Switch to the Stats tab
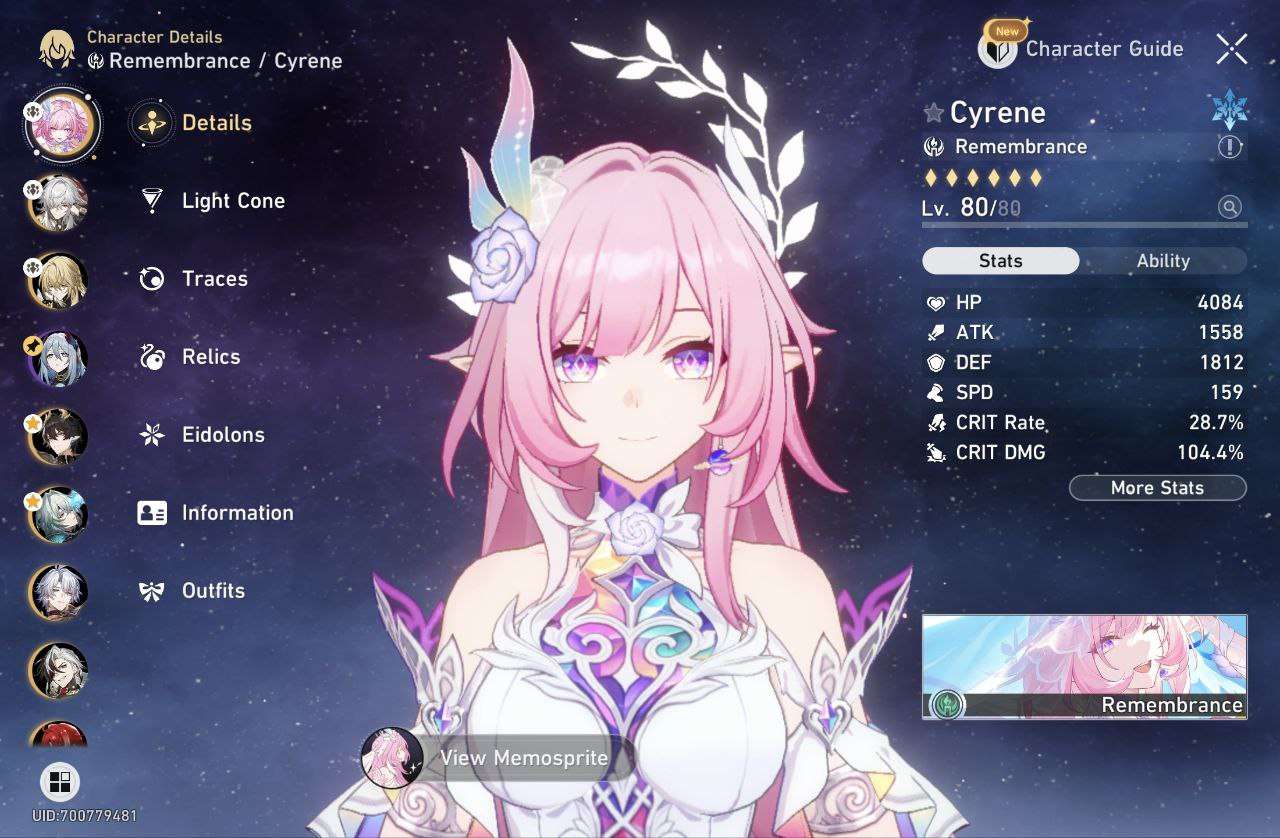The width and height of the screenshot is (1280, 838). [1000, 261]
